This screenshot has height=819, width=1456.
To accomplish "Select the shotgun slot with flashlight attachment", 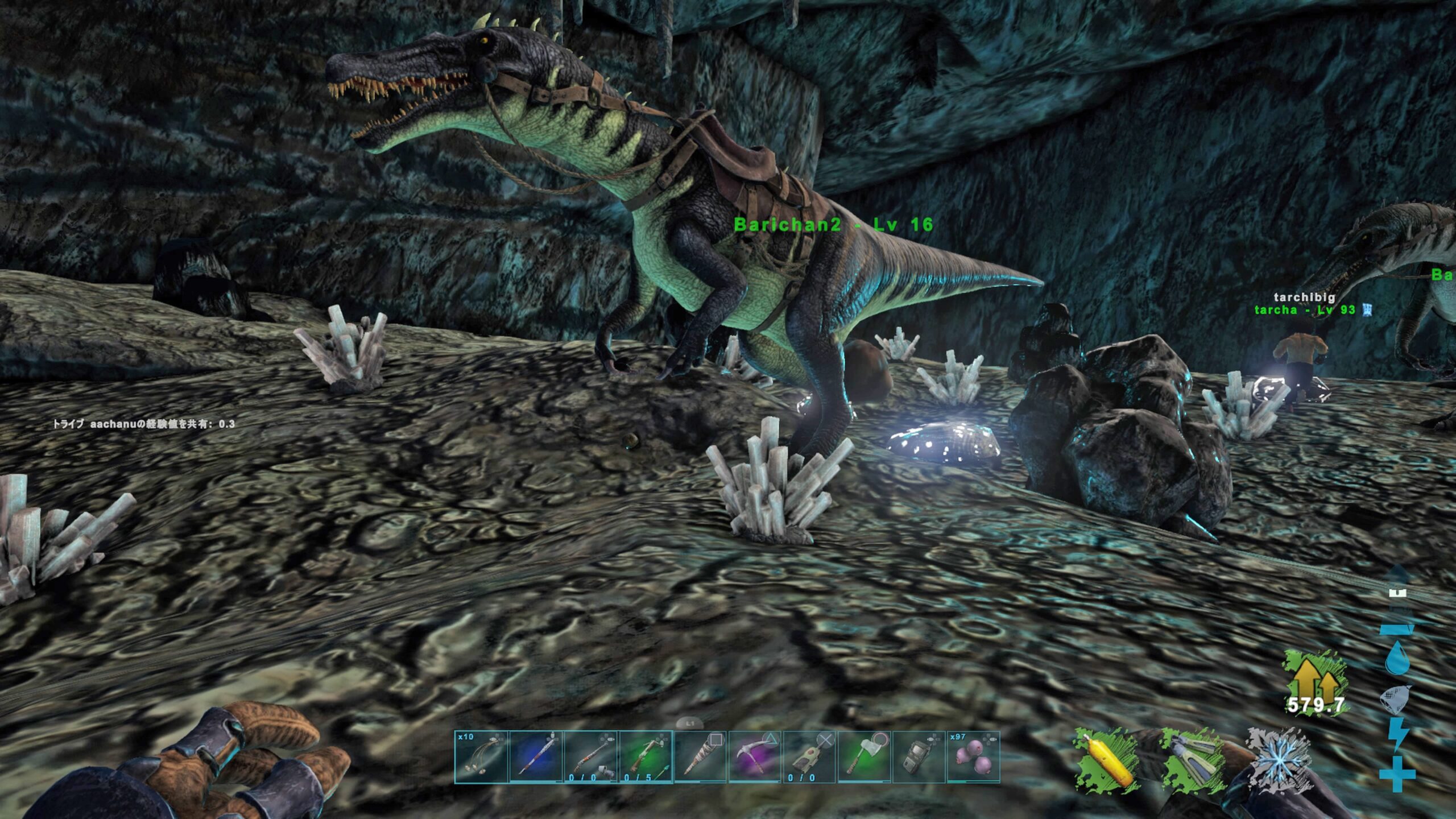I will pos(590,757).
